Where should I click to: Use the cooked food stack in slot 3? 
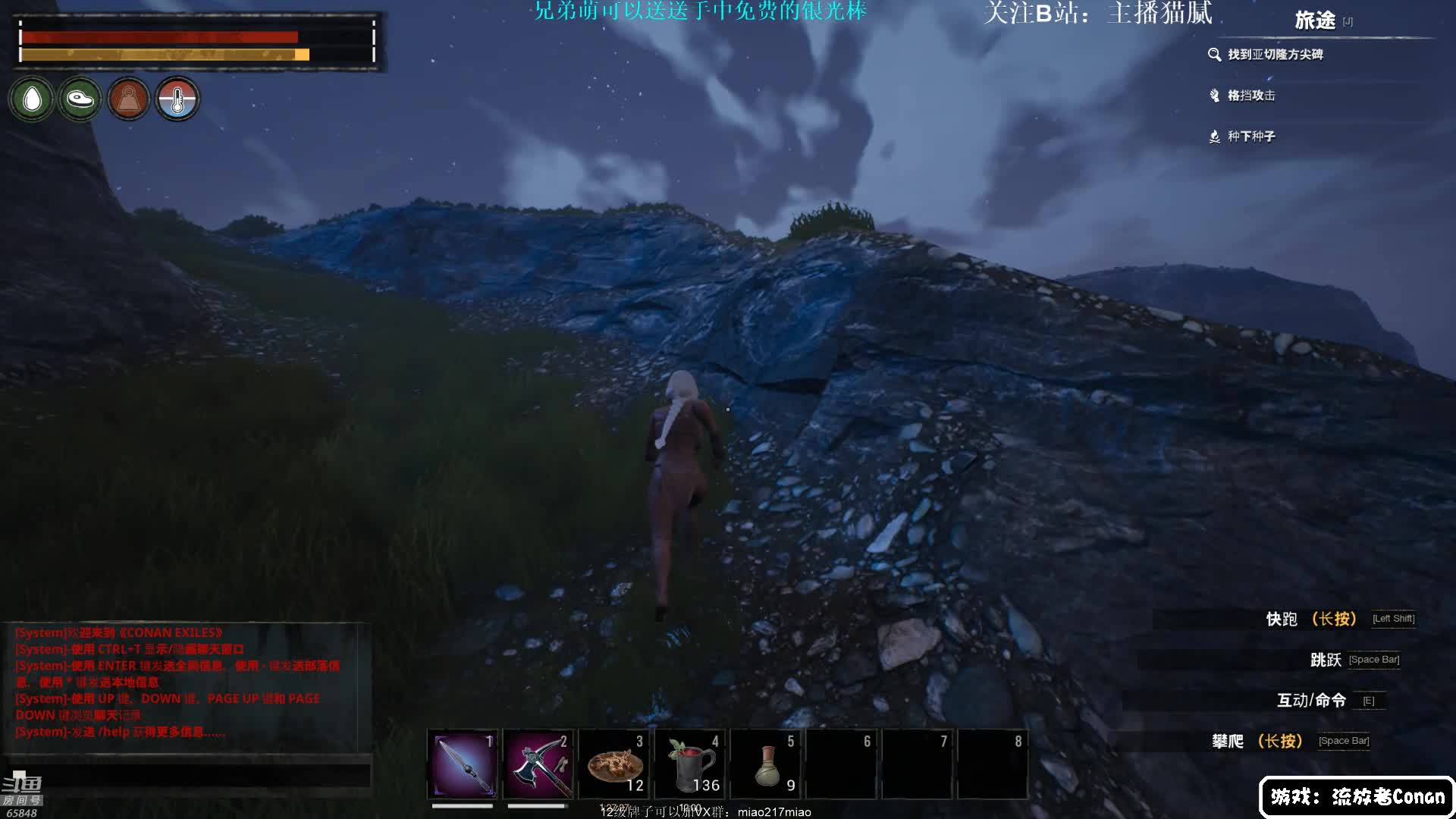click(x=614, y=764)
